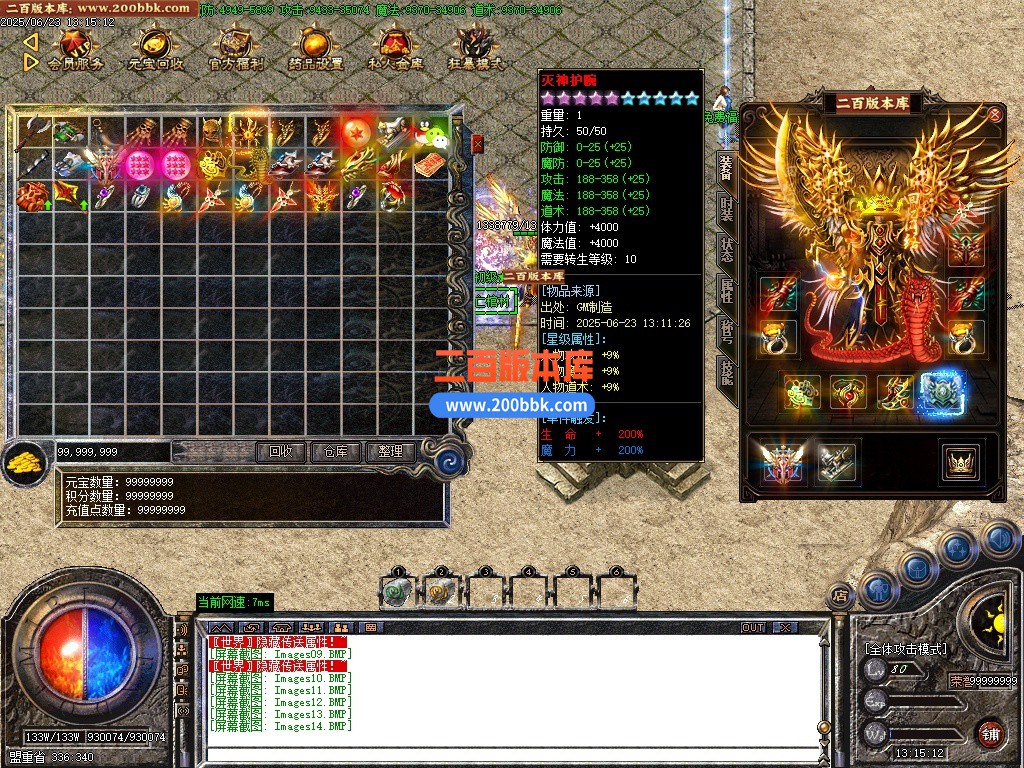This screenshot has height=768, width=1024.
Task: Switch to the 属性 attributes tab
Action: coord(727,291)
